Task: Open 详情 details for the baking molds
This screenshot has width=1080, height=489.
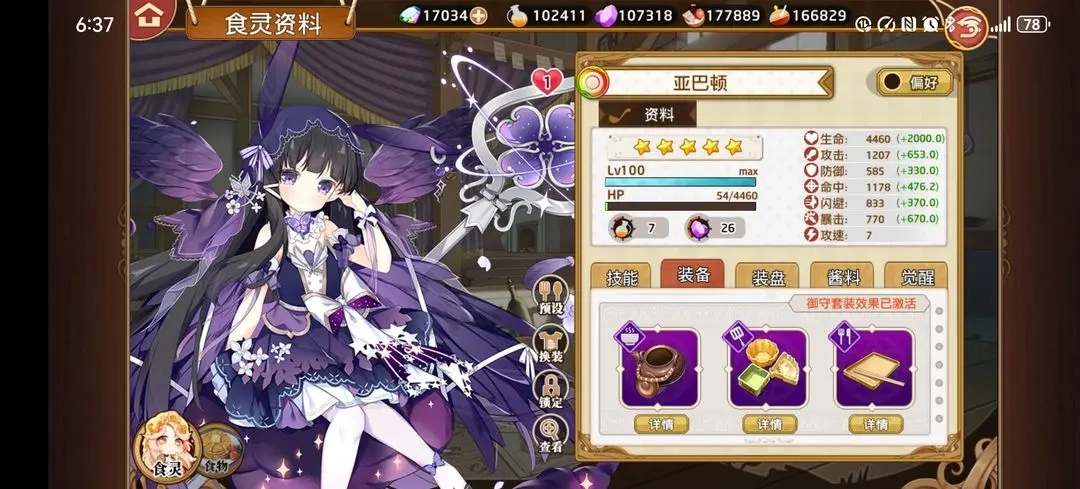Action: (x=768, y=424)
